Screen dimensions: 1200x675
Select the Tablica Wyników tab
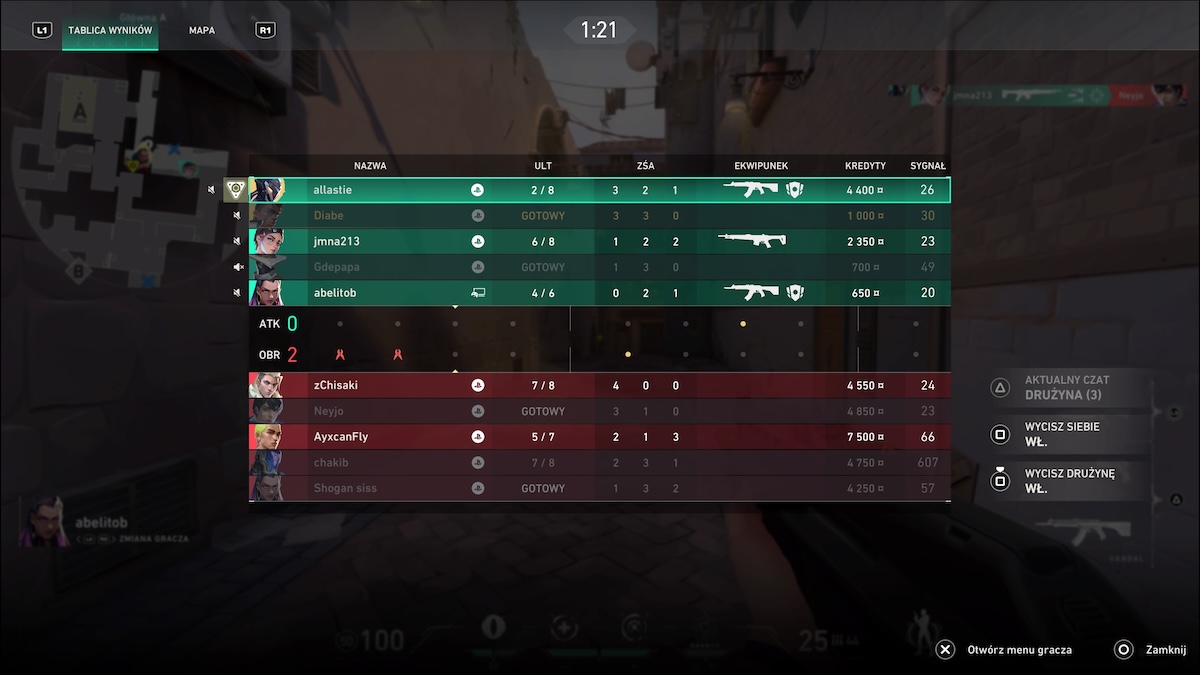(x=110, y=30)
